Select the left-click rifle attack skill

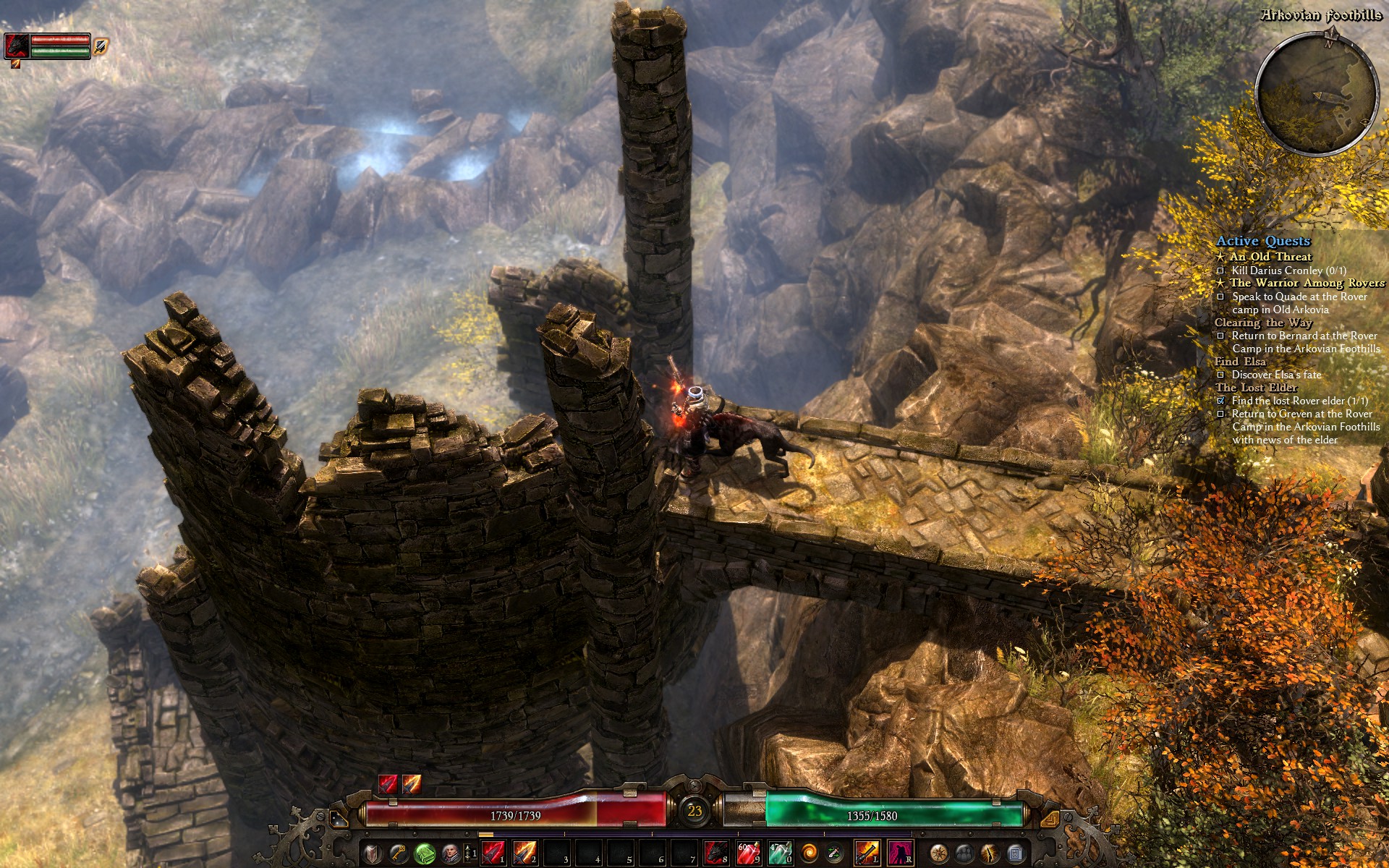point(867,852)
